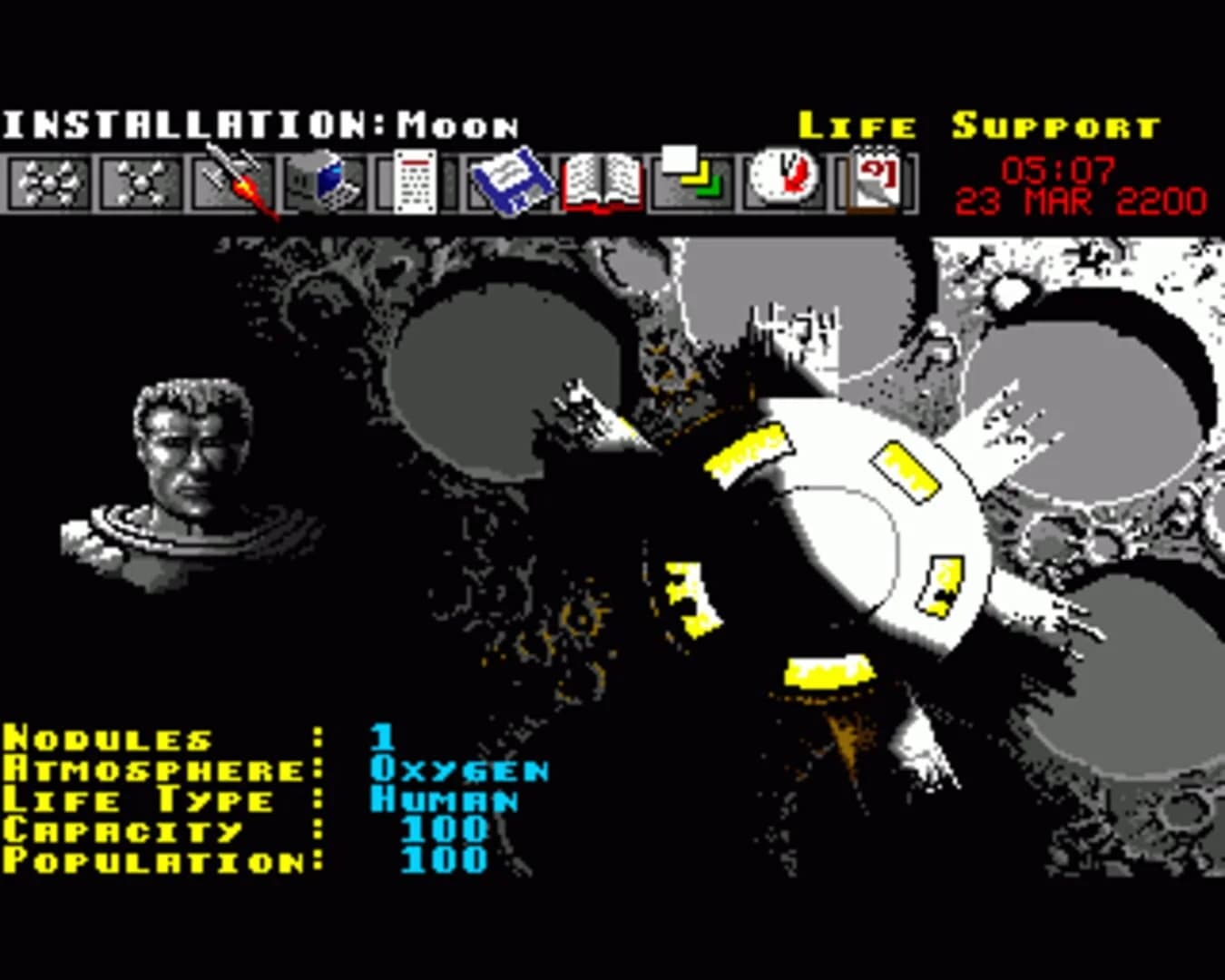Open the open book information icon
1225x980 pixels.
(602, 181)
